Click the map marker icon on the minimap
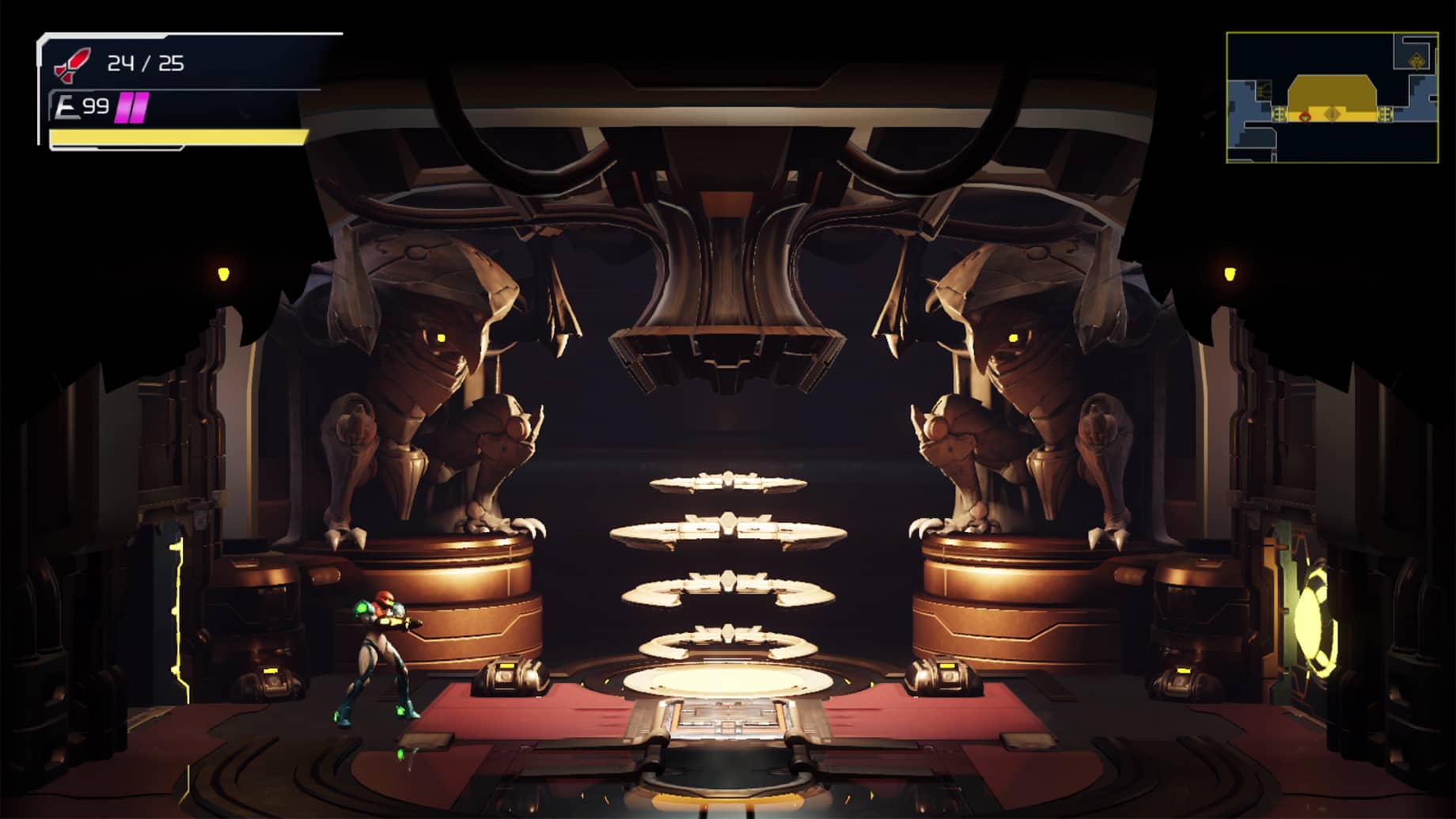1456x819 pixels. 1333,112
